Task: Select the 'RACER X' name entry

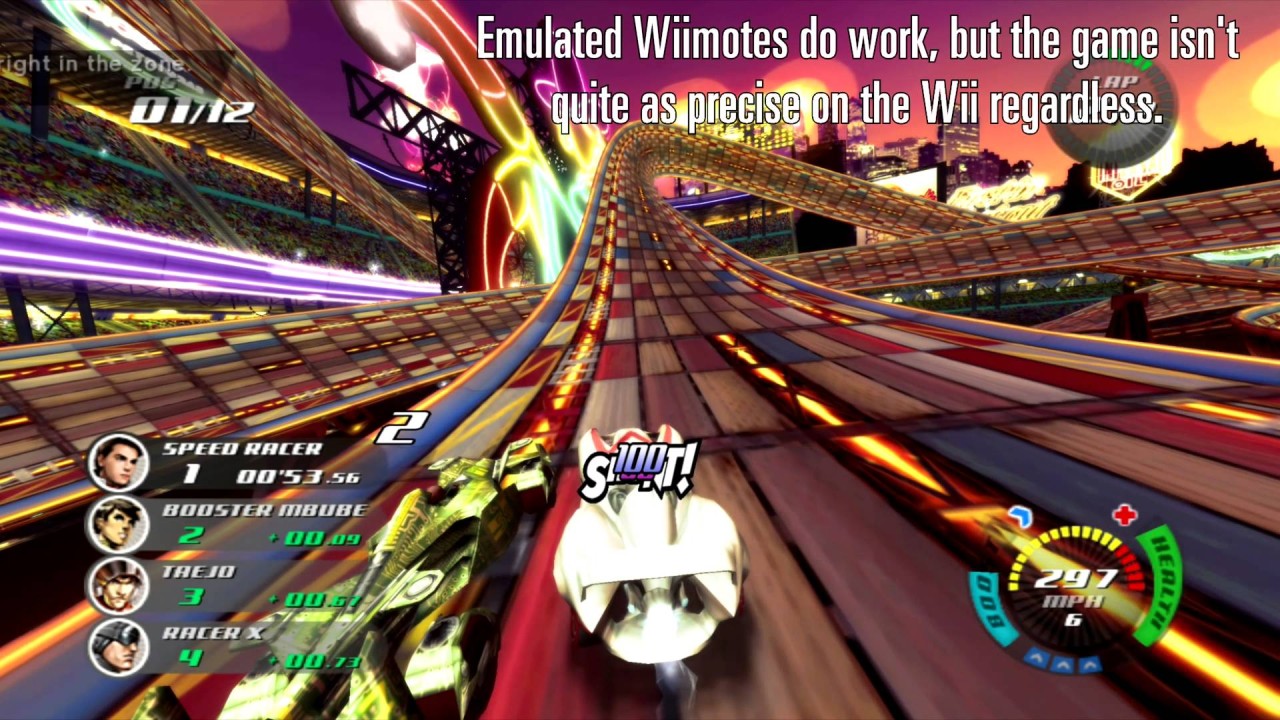Action: pyautogui.click(x=212, y=632)
